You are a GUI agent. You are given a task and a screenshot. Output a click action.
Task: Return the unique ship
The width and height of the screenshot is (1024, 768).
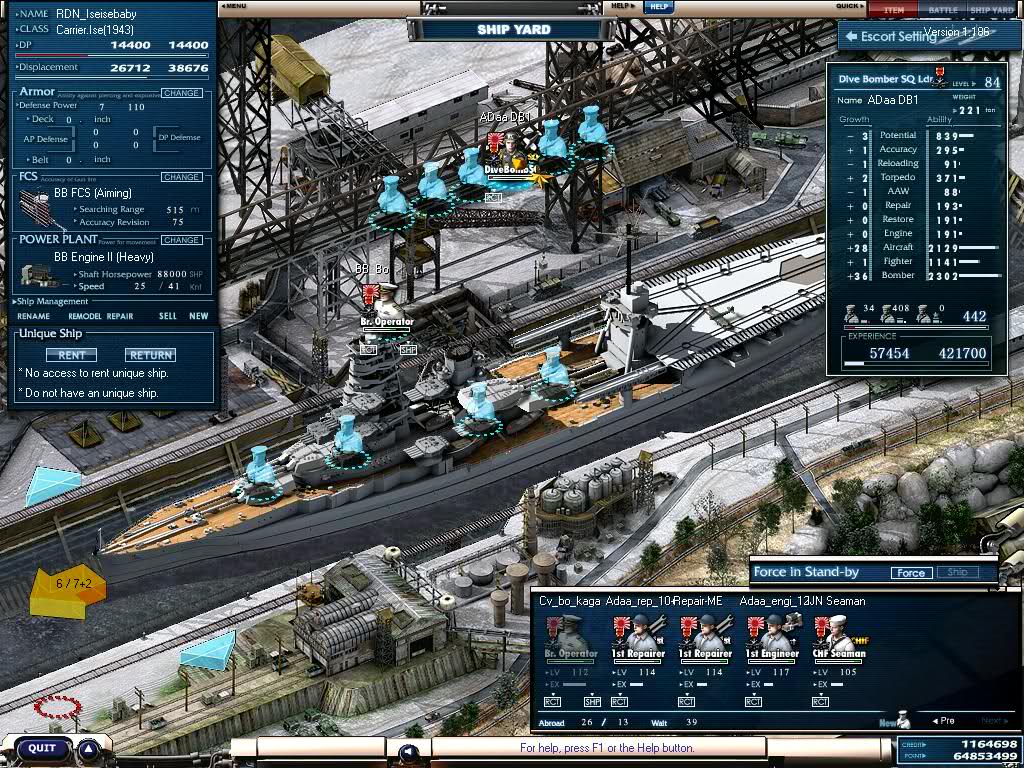point(150,355)
